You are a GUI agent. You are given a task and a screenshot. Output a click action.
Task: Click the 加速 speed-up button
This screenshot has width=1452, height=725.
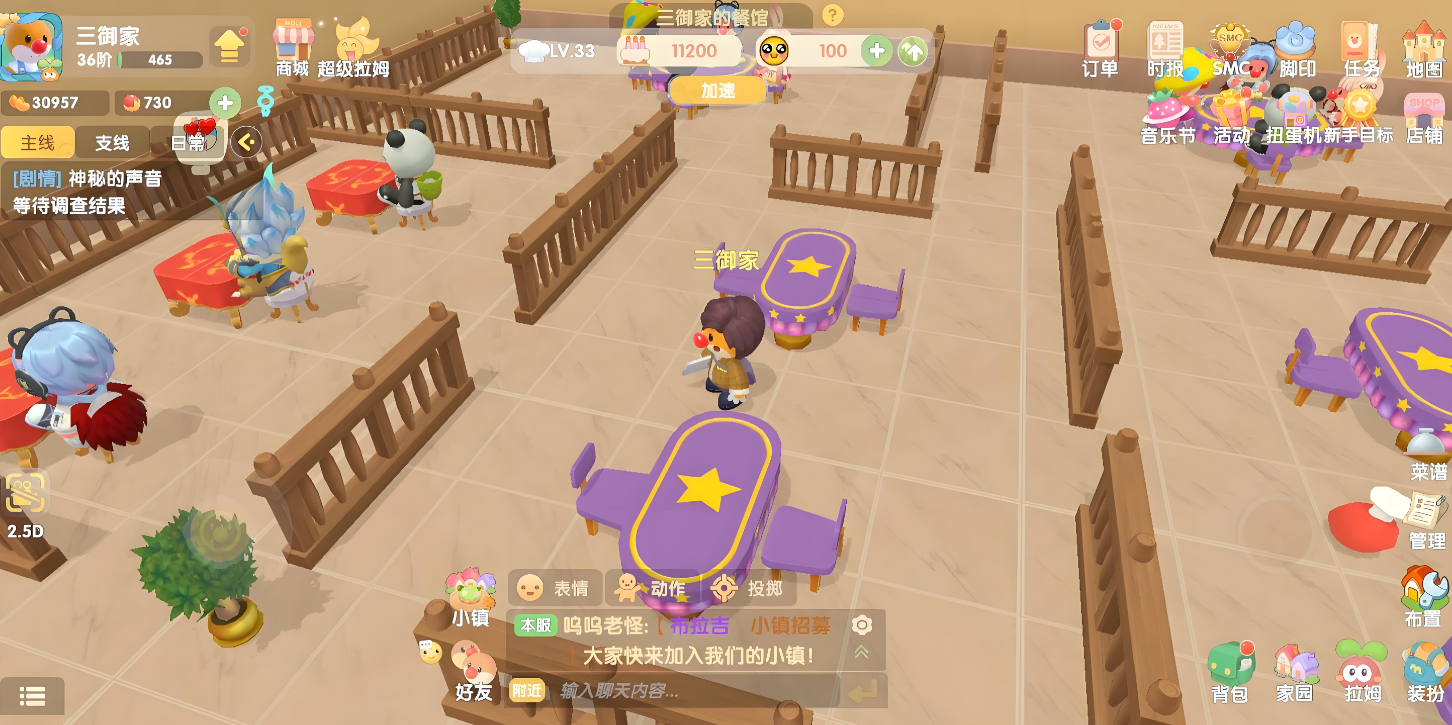coord(717,90)
